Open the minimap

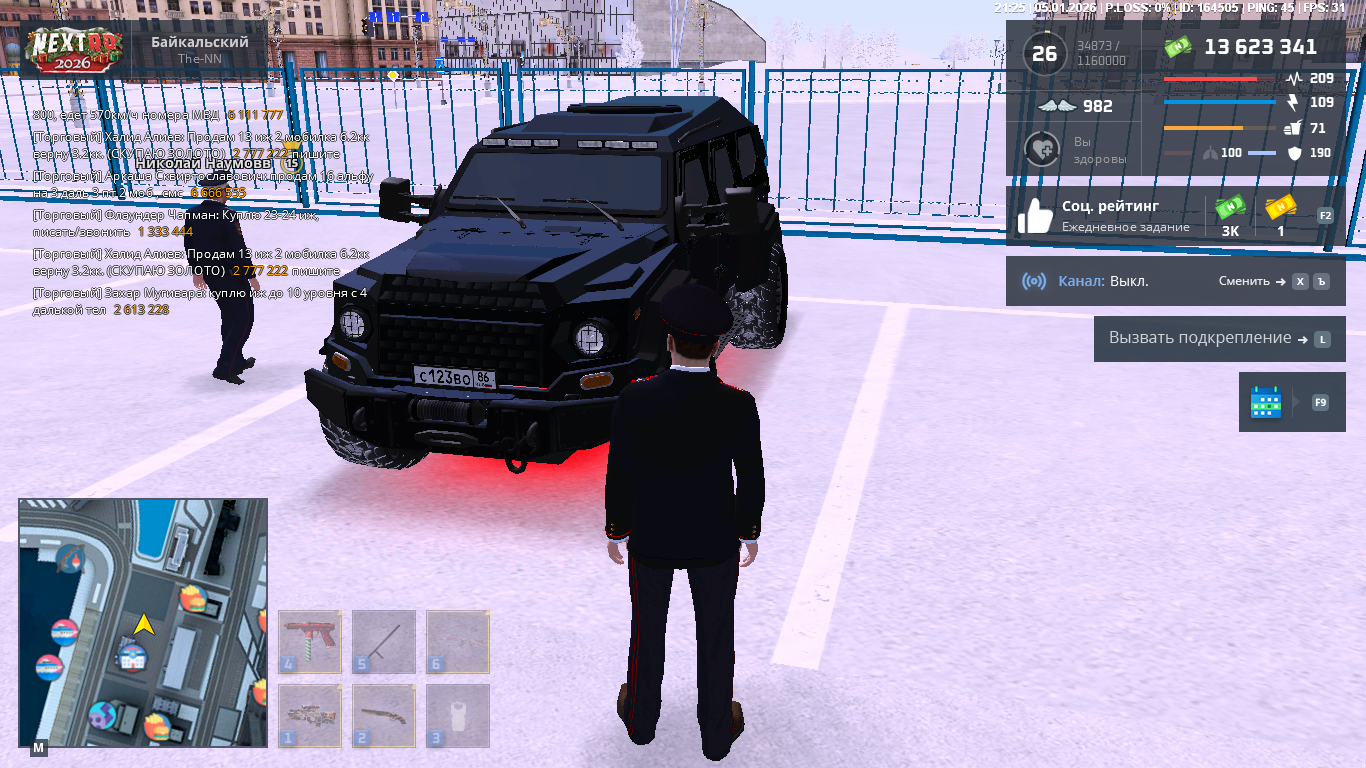143,622
